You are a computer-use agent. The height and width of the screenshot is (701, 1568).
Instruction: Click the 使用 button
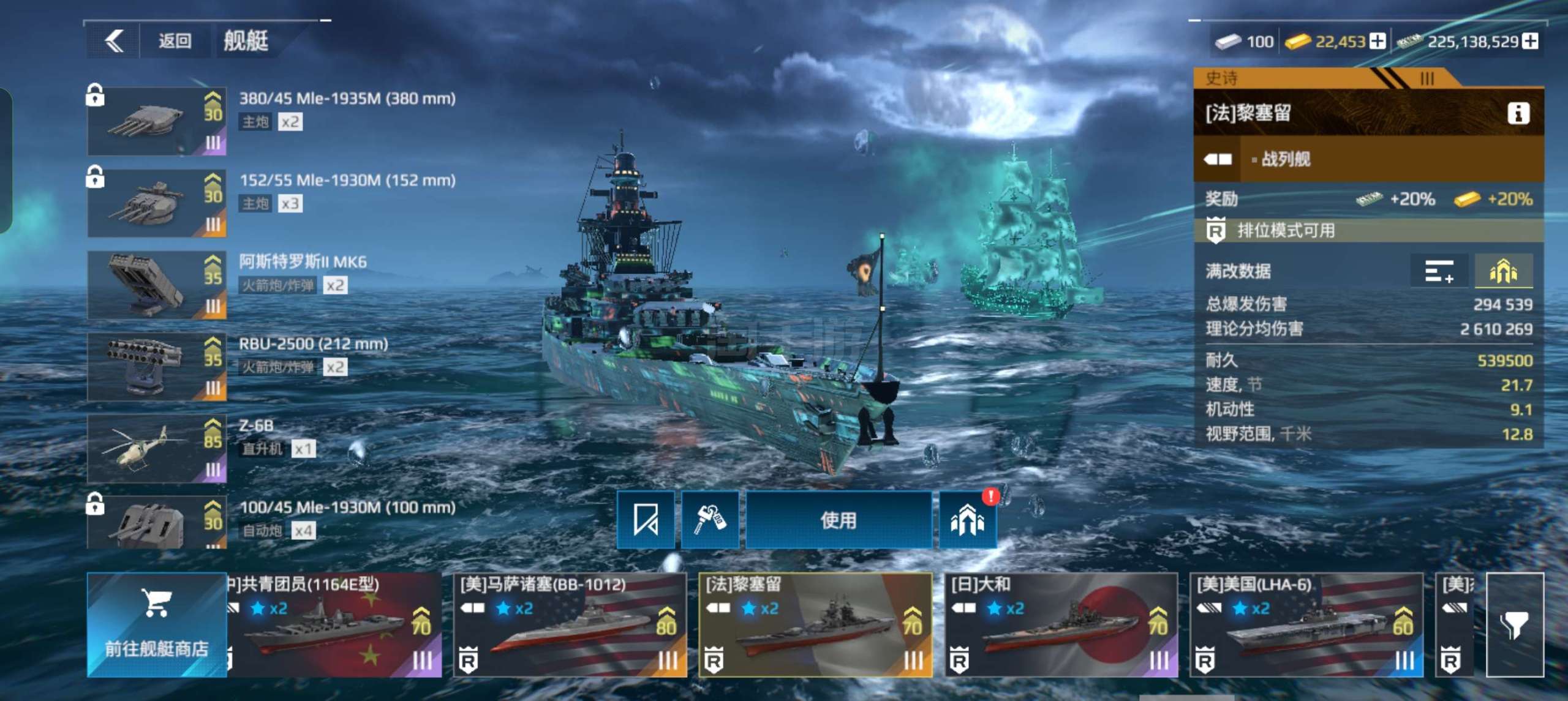tap(838, 520)
